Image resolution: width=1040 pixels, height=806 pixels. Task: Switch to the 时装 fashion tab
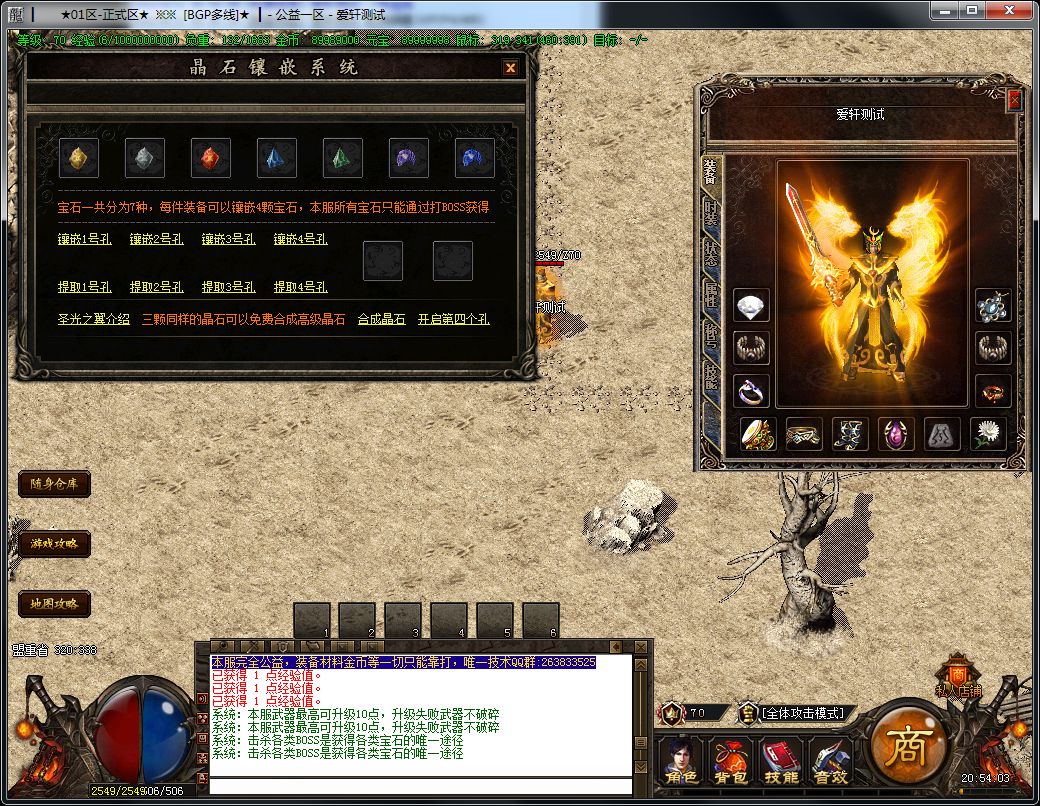(710, 213)
